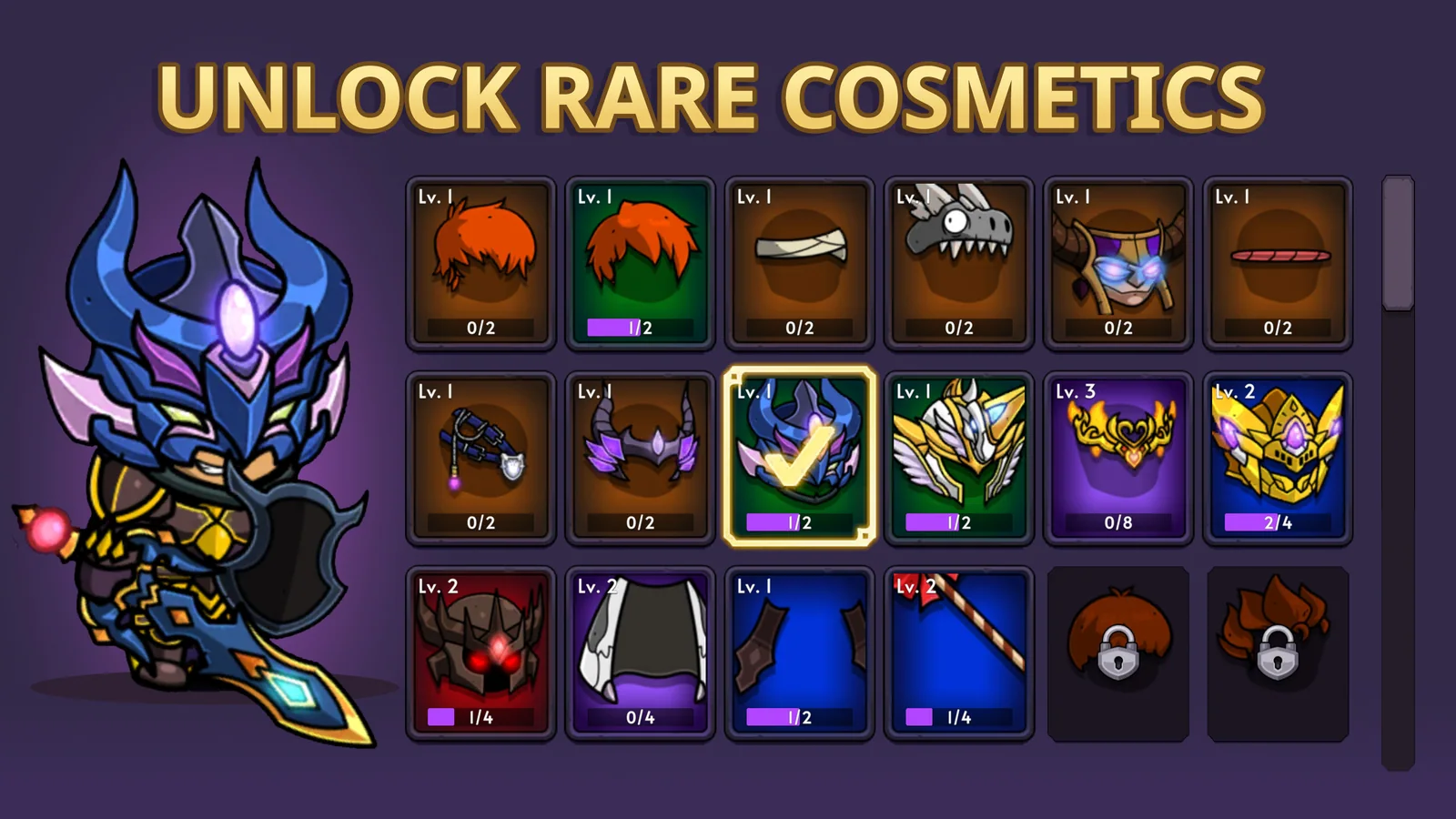Select the red demonic skull mask

[x=480, y=646]
